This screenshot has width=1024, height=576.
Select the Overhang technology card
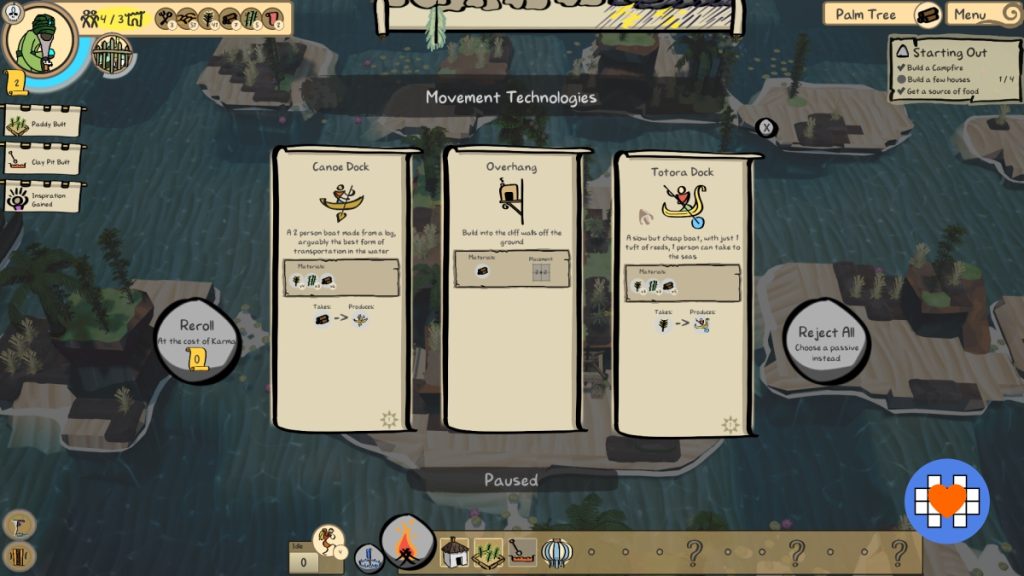point(511,290)
